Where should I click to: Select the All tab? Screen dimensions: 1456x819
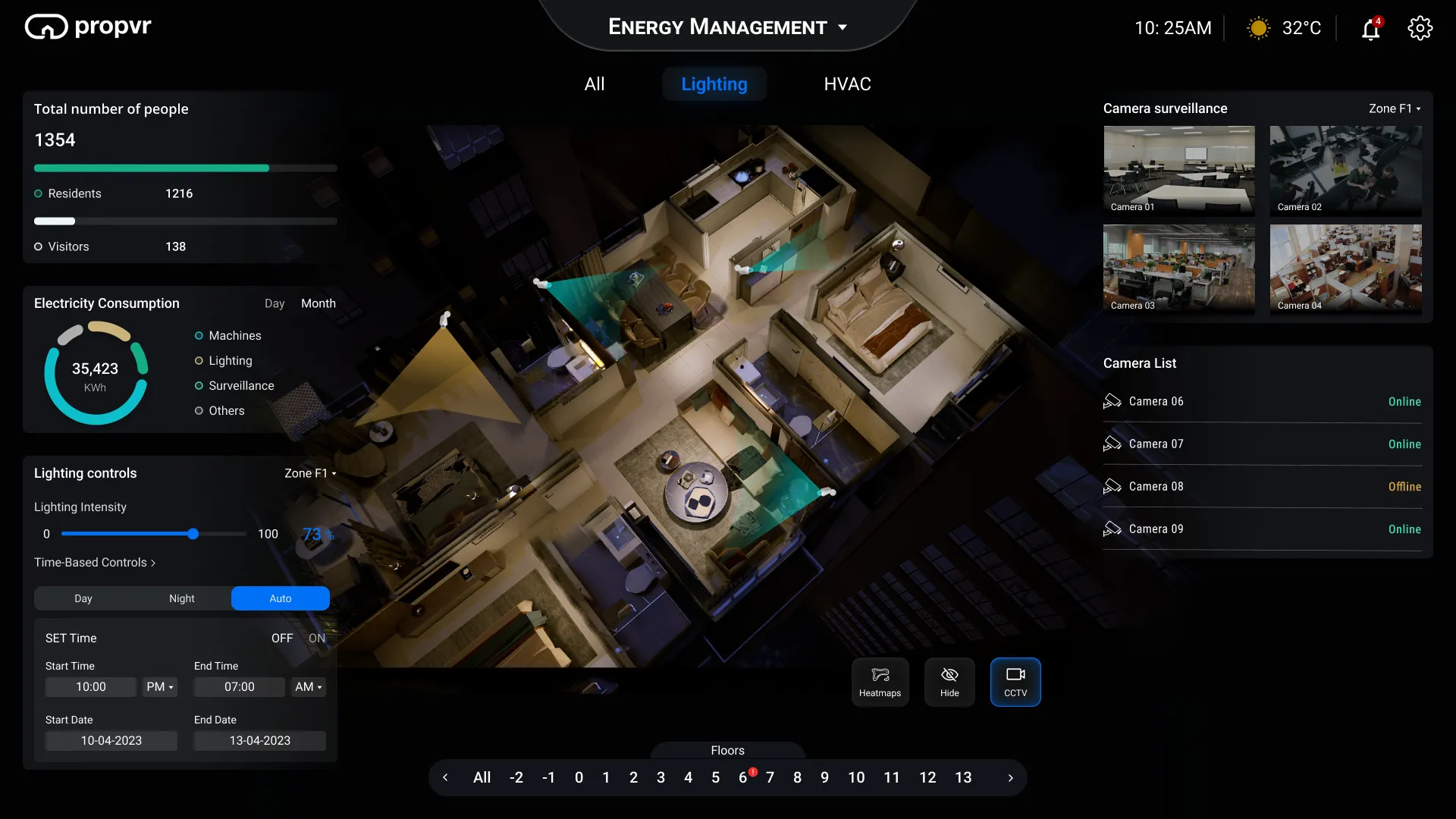pos(595,84)
